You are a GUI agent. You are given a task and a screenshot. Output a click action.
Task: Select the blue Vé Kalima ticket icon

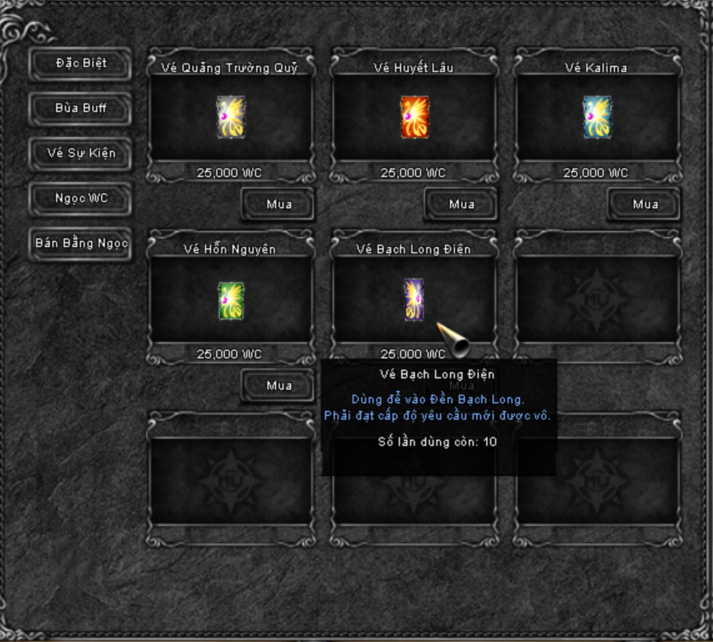[x=597, y=117]
